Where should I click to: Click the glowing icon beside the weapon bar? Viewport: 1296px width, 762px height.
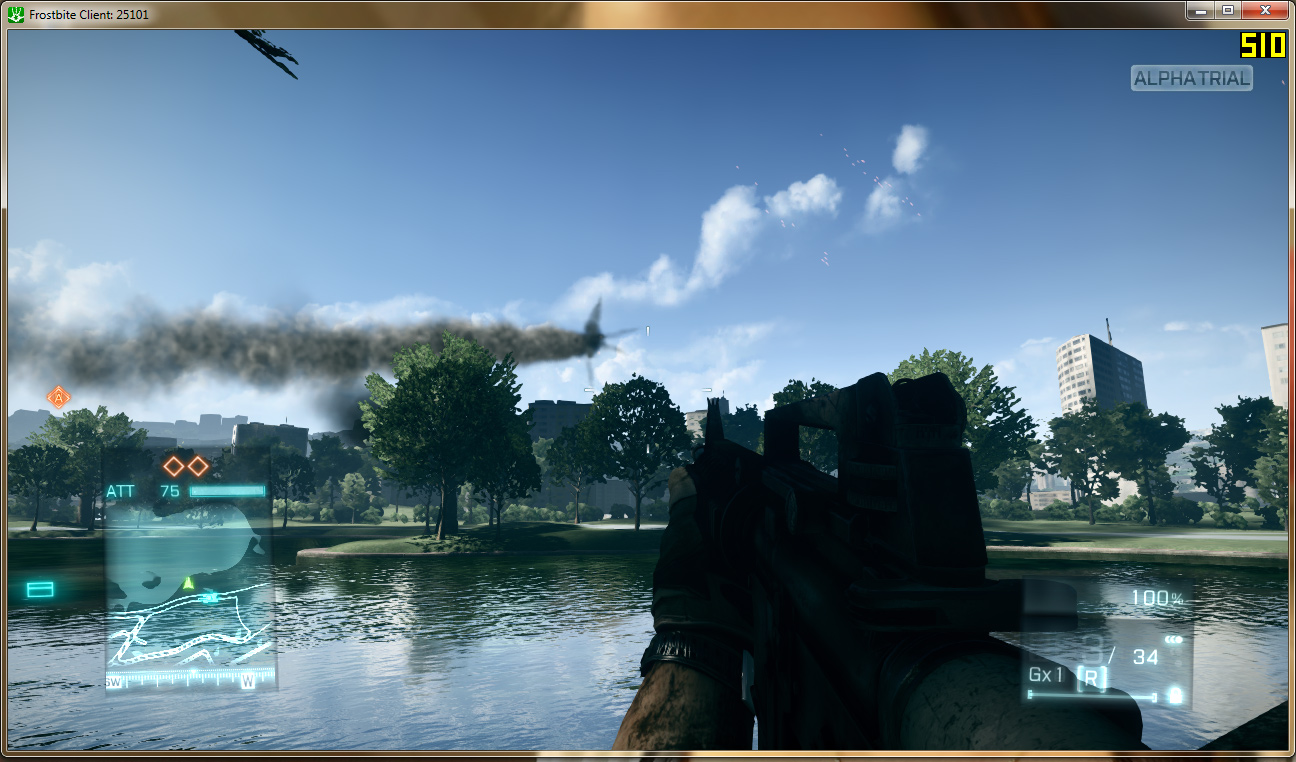point(1175,695)
